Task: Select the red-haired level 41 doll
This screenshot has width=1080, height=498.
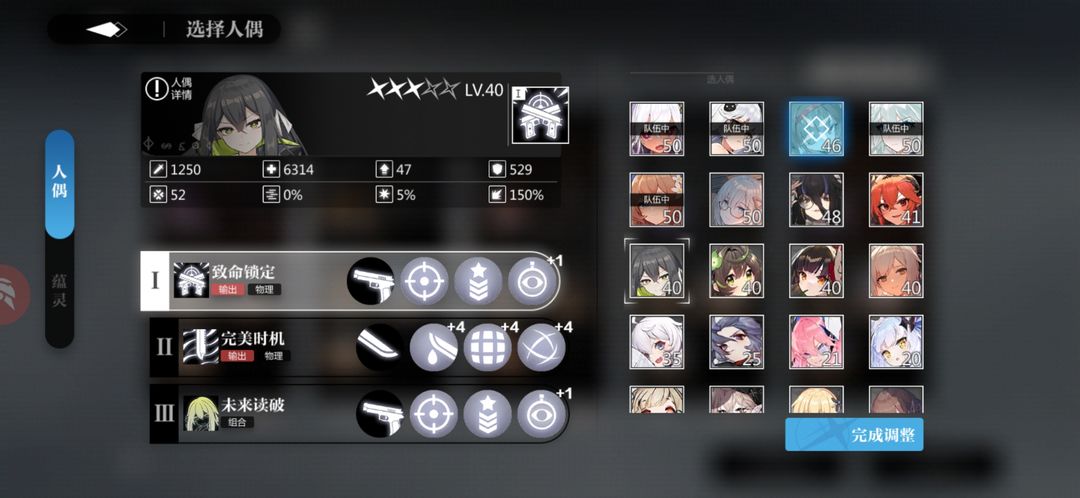Action: tap(896, 200)
